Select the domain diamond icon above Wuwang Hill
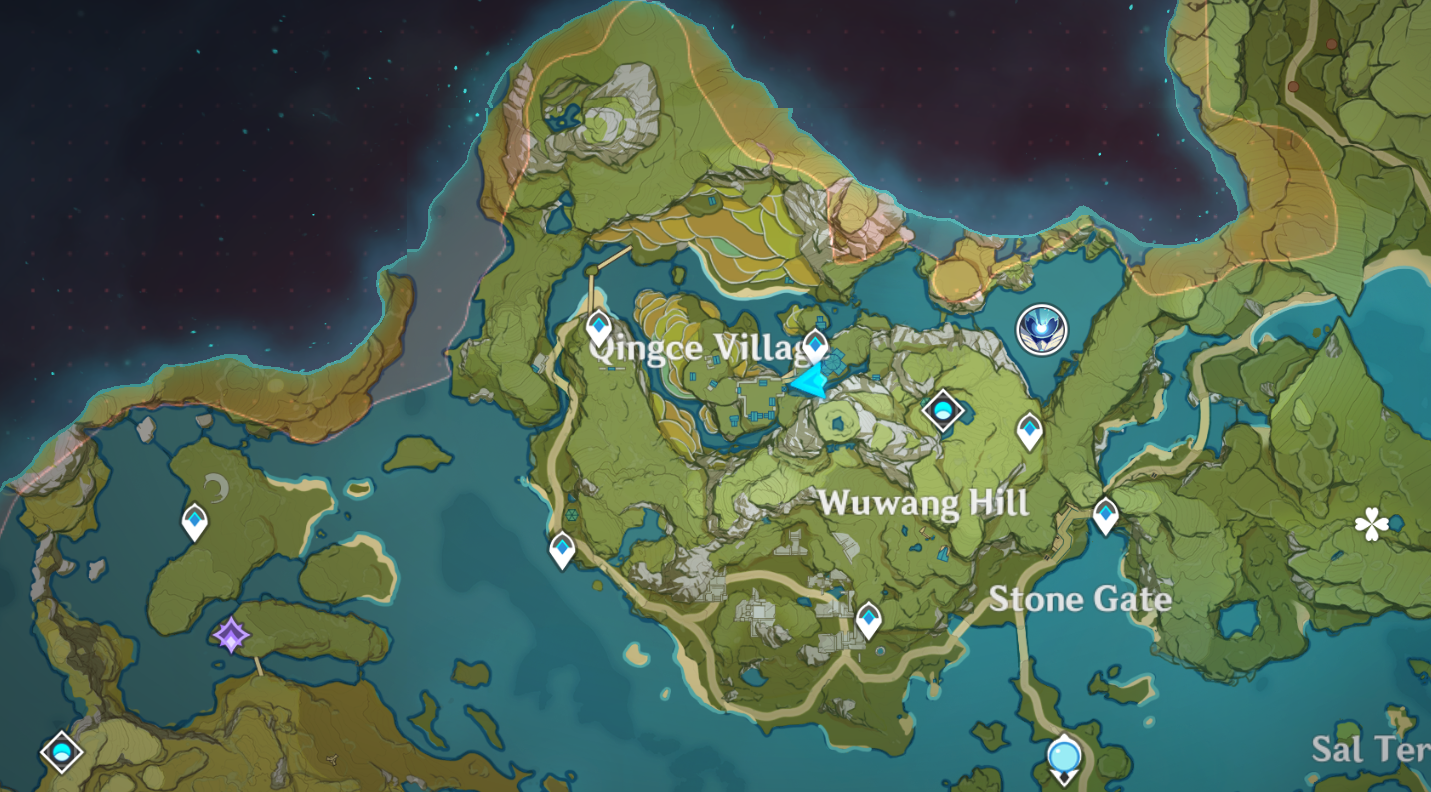 942,409
